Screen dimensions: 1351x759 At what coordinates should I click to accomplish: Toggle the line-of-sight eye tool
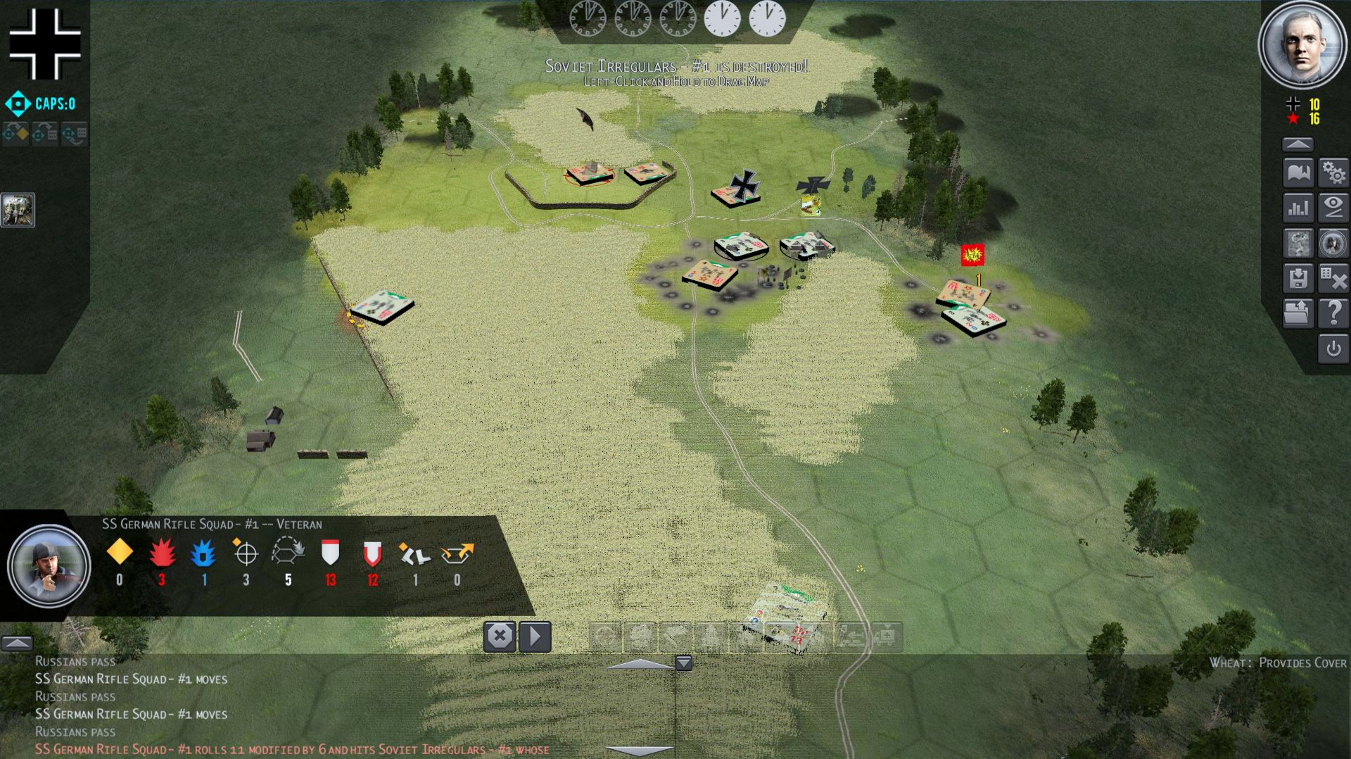click(1331, 207)
